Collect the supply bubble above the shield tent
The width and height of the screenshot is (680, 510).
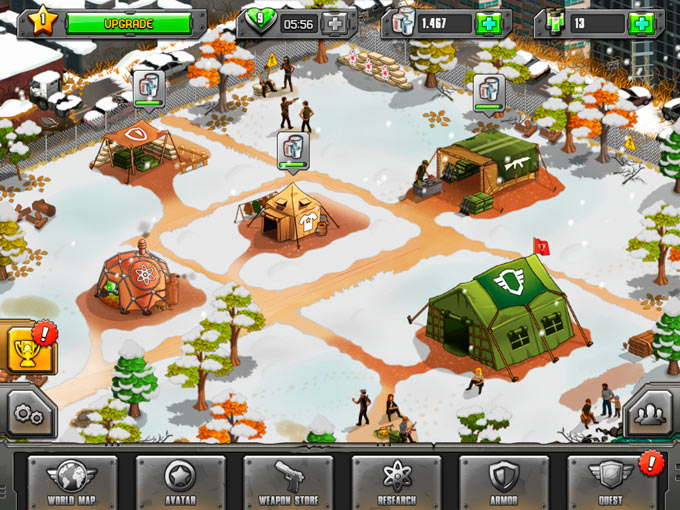[x=147, y=89]
